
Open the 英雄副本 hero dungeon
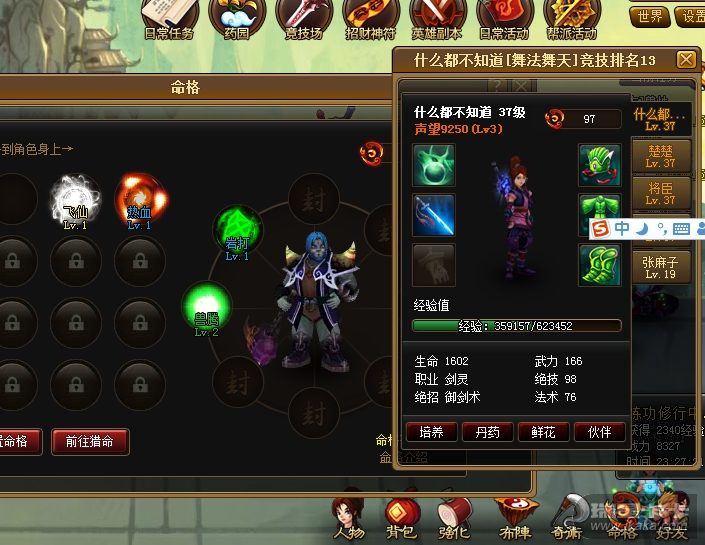[438, 17]
